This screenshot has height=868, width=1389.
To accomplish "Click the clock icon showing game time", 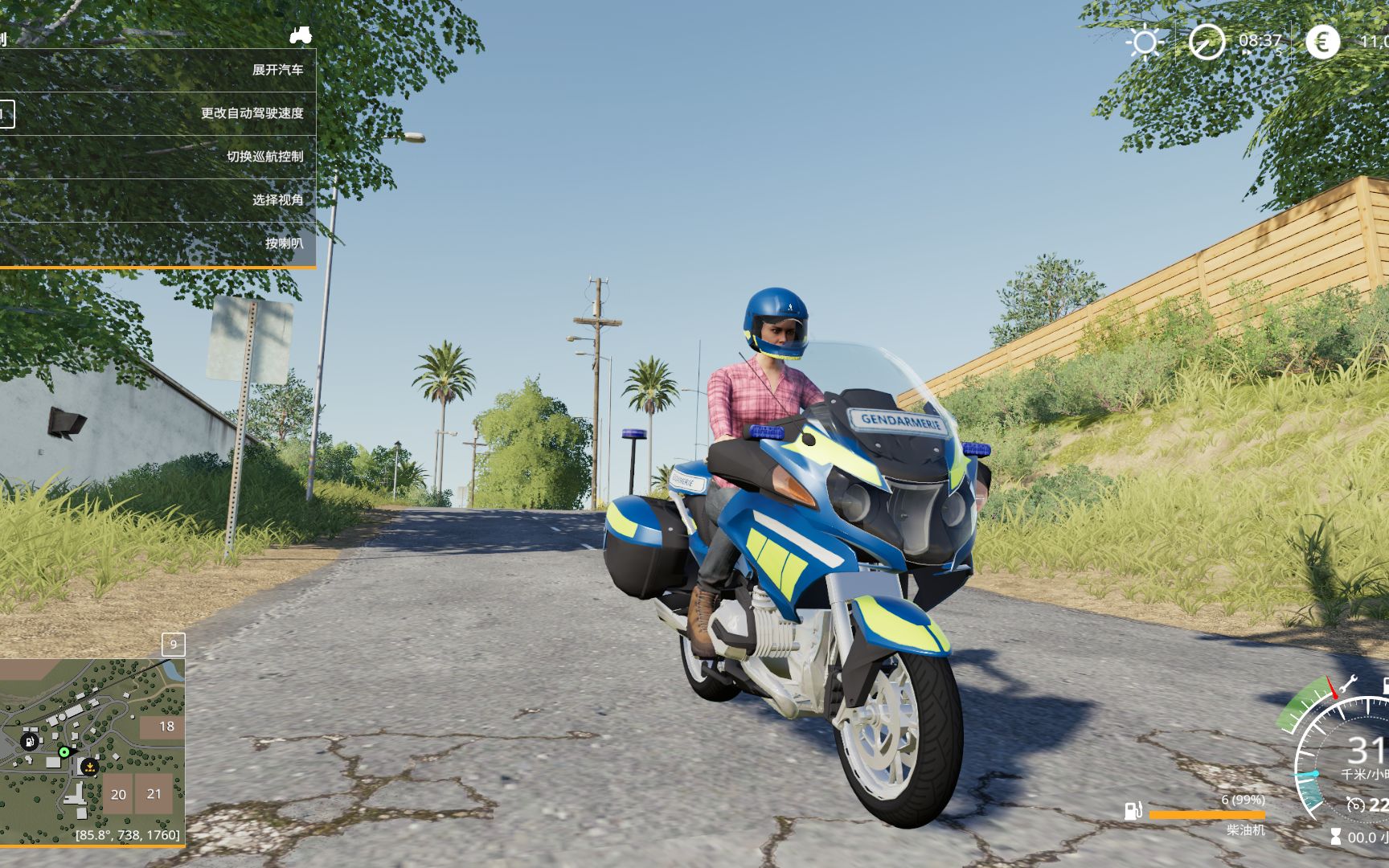I will tap(1207, 41).
